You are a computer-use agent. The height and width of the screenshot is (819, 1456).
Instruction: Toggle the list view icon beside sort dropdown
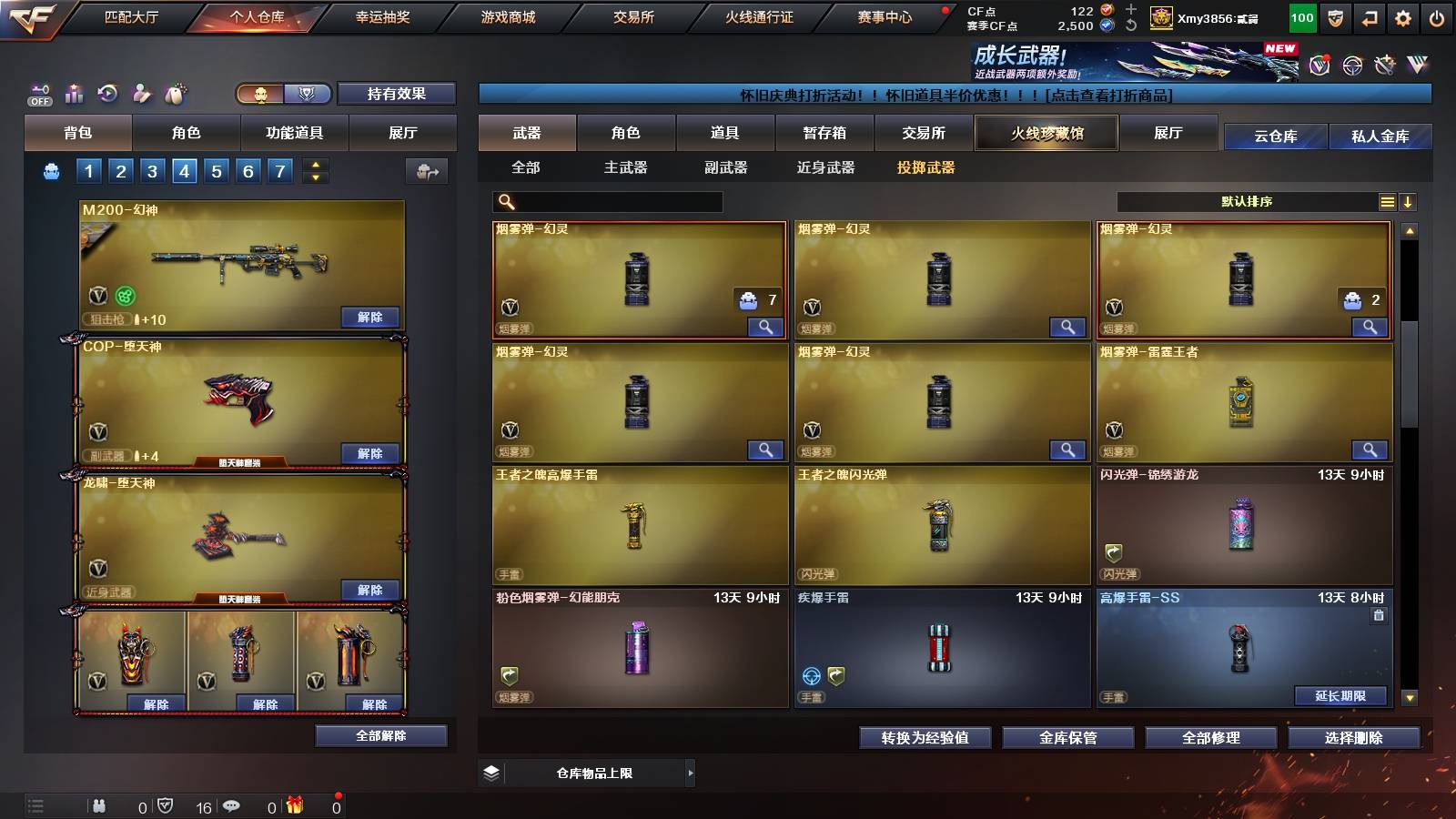coord(1387,202)
